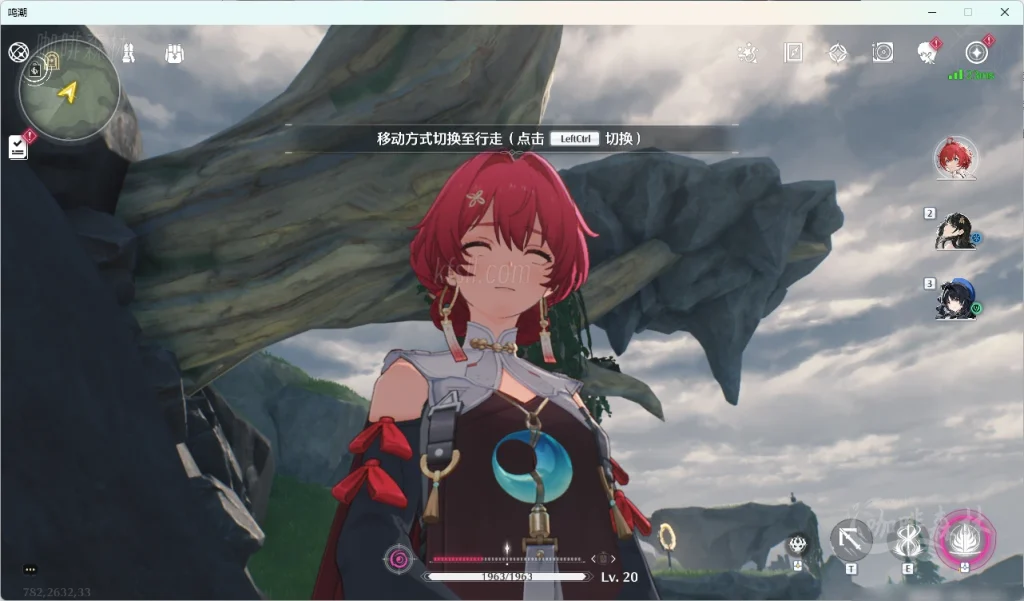Screen dimensions: 1024x601
Task: Close the game window
Action: click(x=1004, y=11)
